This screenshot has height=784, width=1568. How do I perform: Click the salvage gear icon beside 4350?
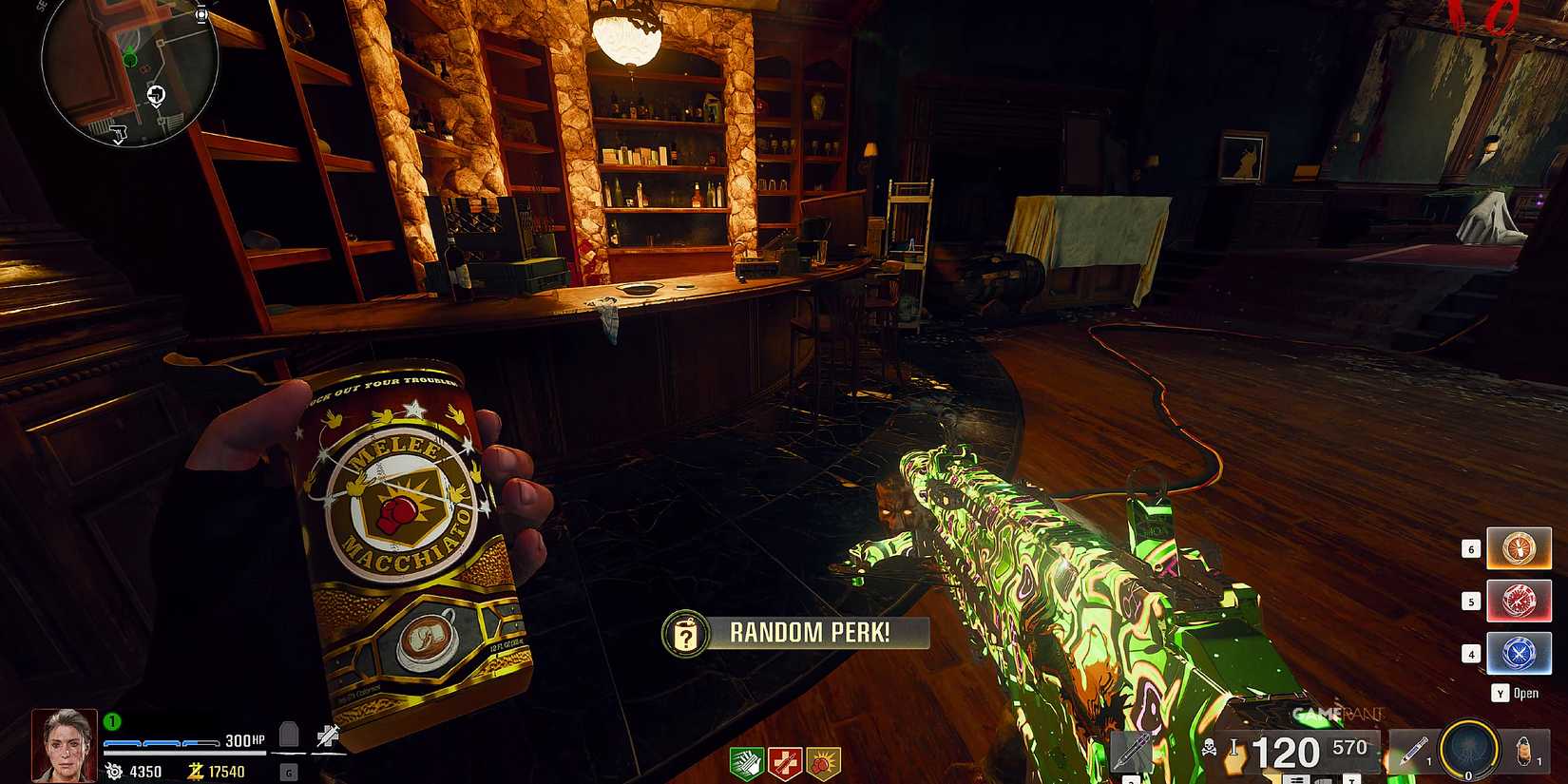tap(113, 770)
